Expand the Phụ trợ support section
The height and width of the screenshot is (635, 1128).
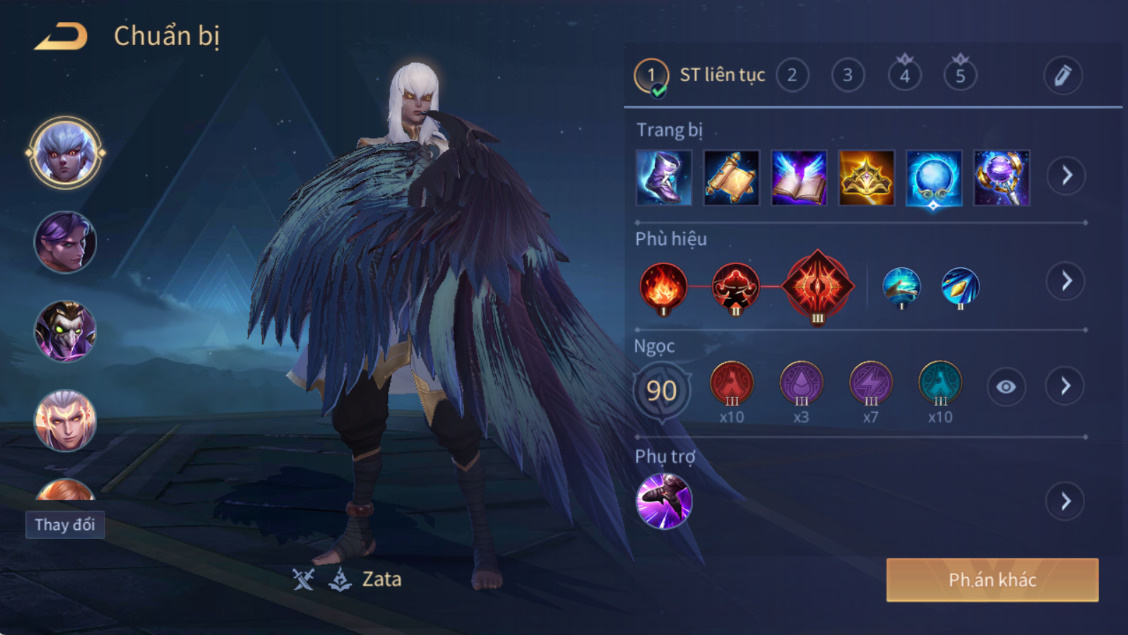pos(1066,500)
